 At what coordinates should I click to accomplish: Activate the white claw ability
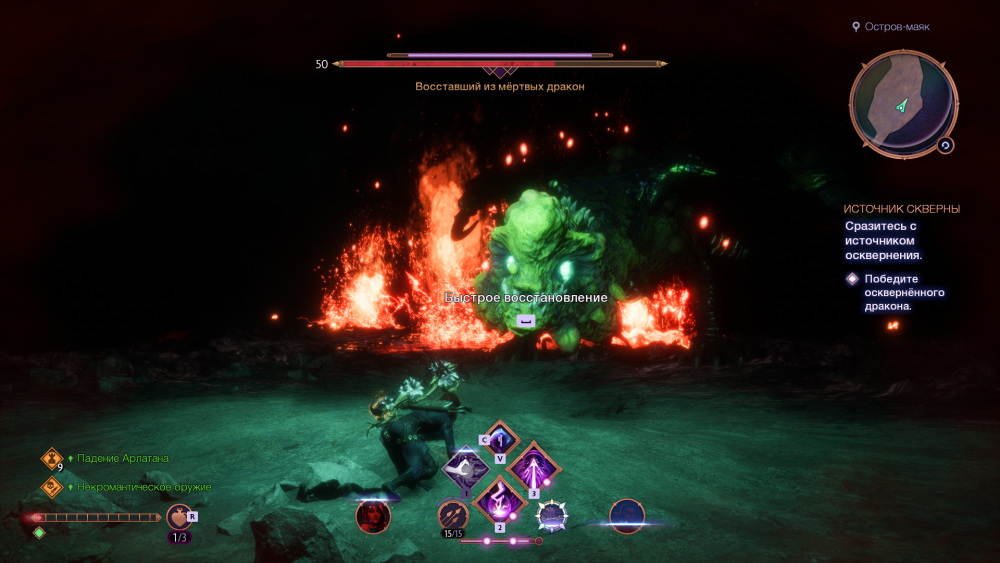click(465, 468)
